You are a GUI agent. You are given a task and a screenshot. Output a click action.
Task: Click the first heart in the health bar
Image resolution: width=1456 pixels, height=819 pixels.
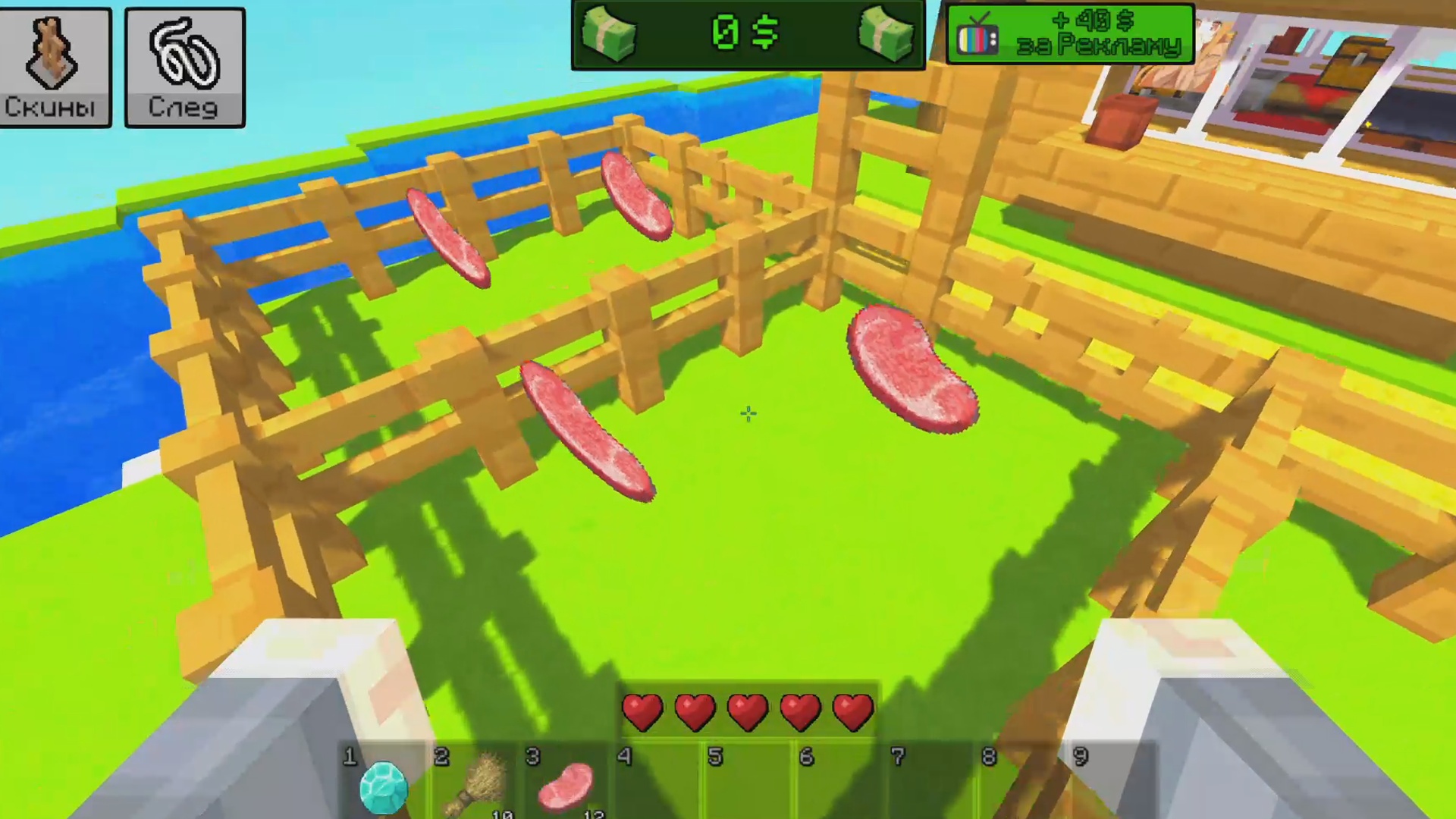coord(644,709)
